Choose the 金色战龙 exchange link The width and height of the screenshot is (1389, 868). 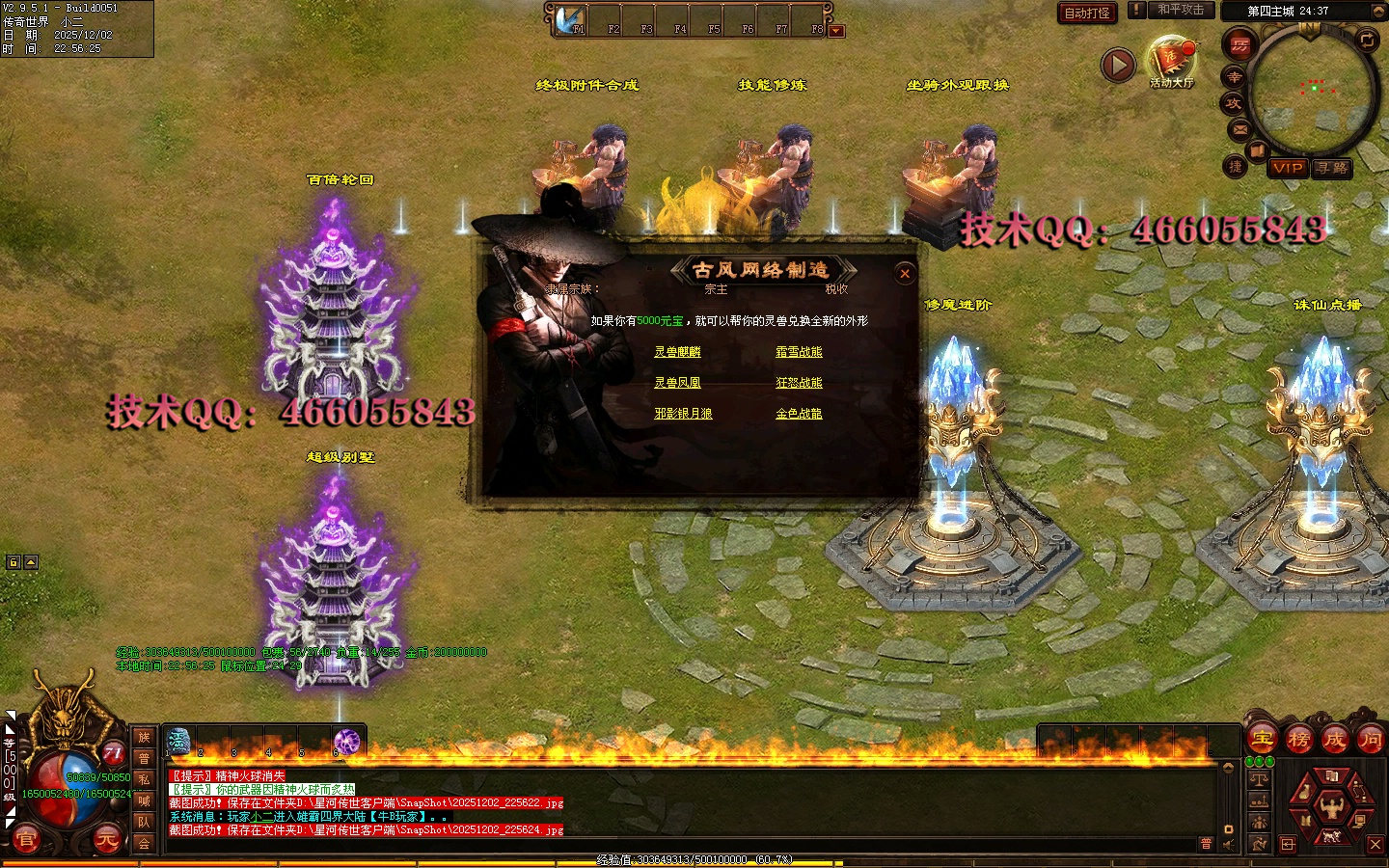799,414
